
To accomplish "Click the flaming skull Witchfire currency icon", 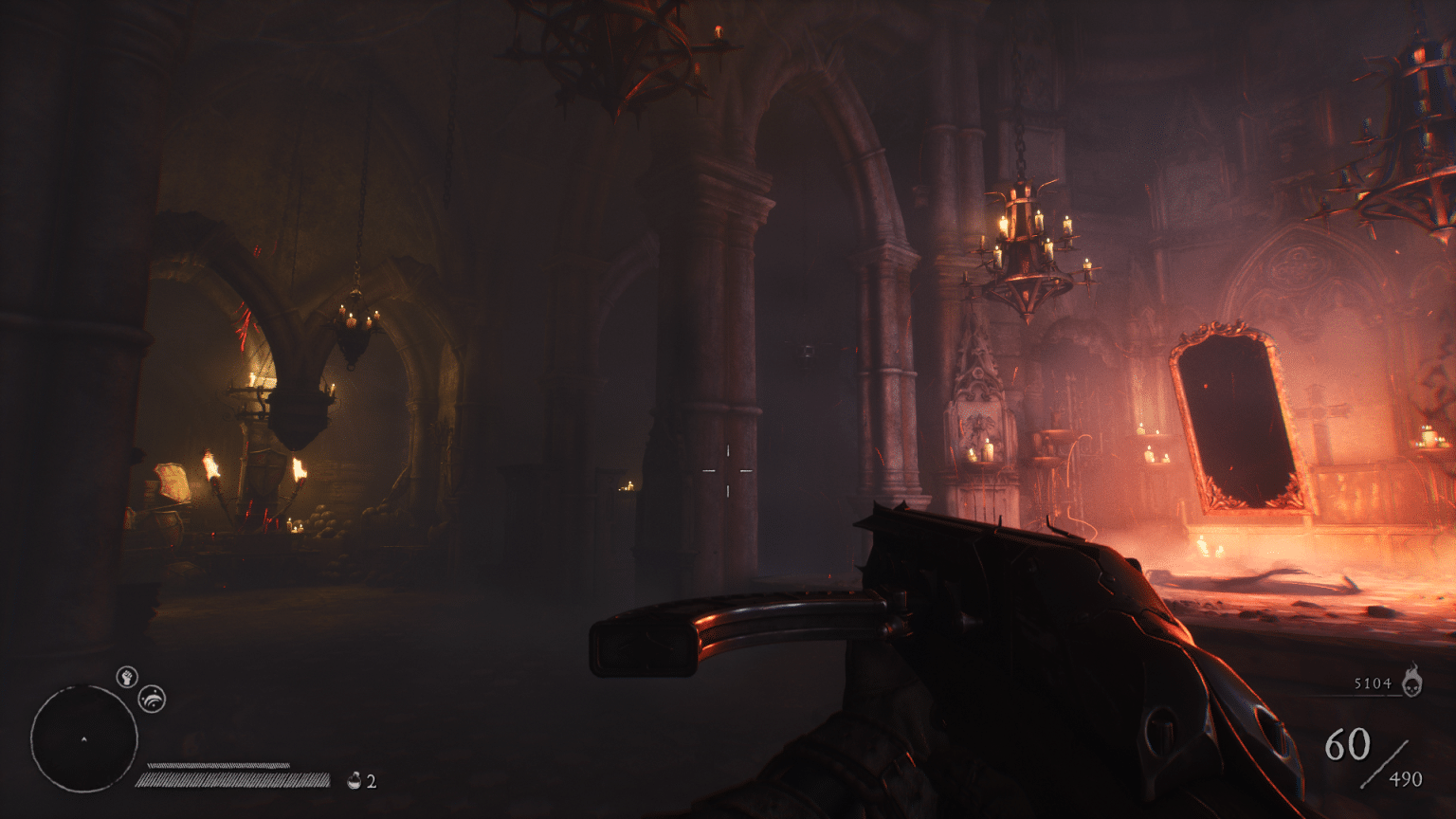I will 1413,684.
